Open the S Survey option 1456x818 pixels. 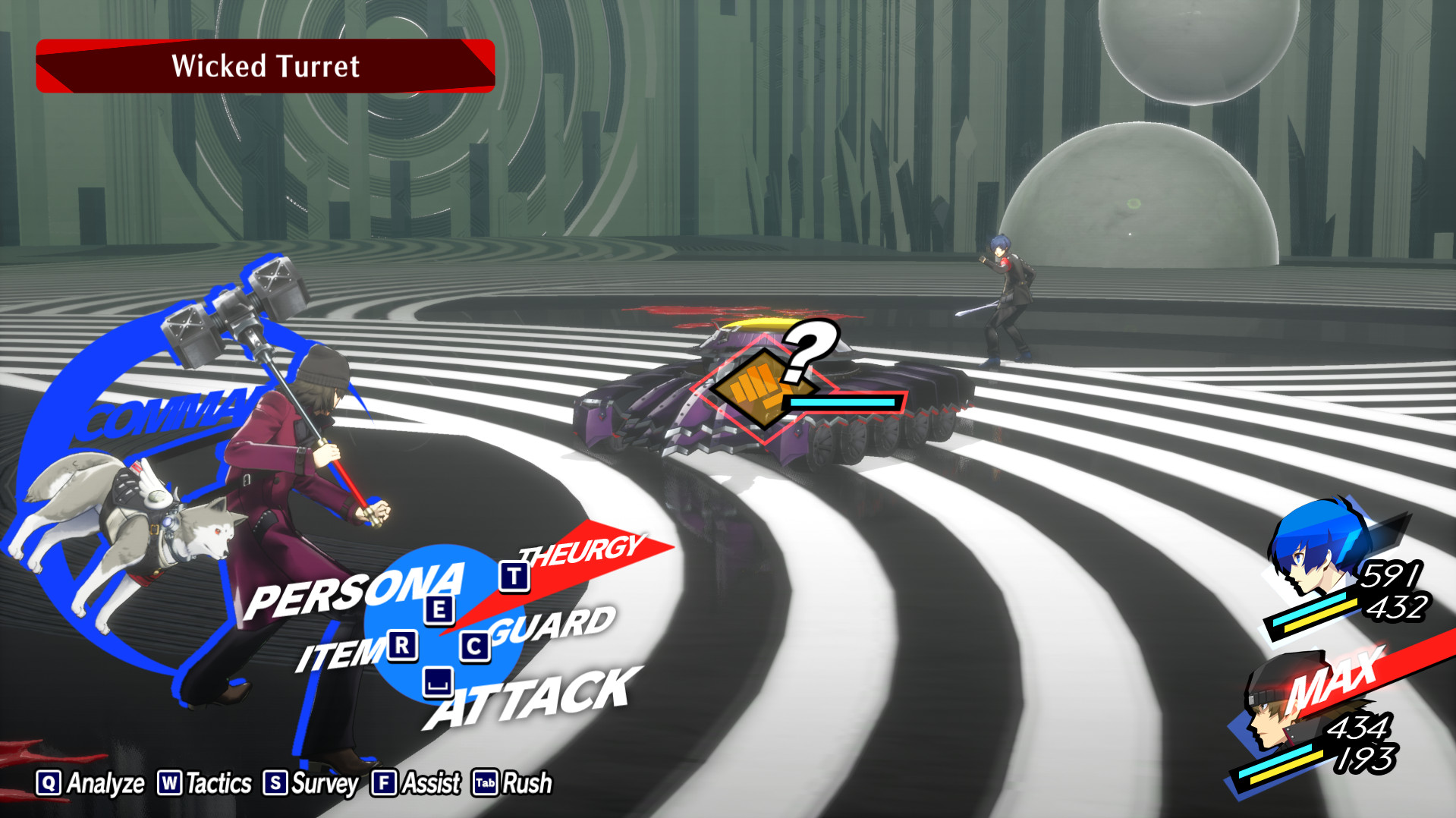click(x=313, y=781)
